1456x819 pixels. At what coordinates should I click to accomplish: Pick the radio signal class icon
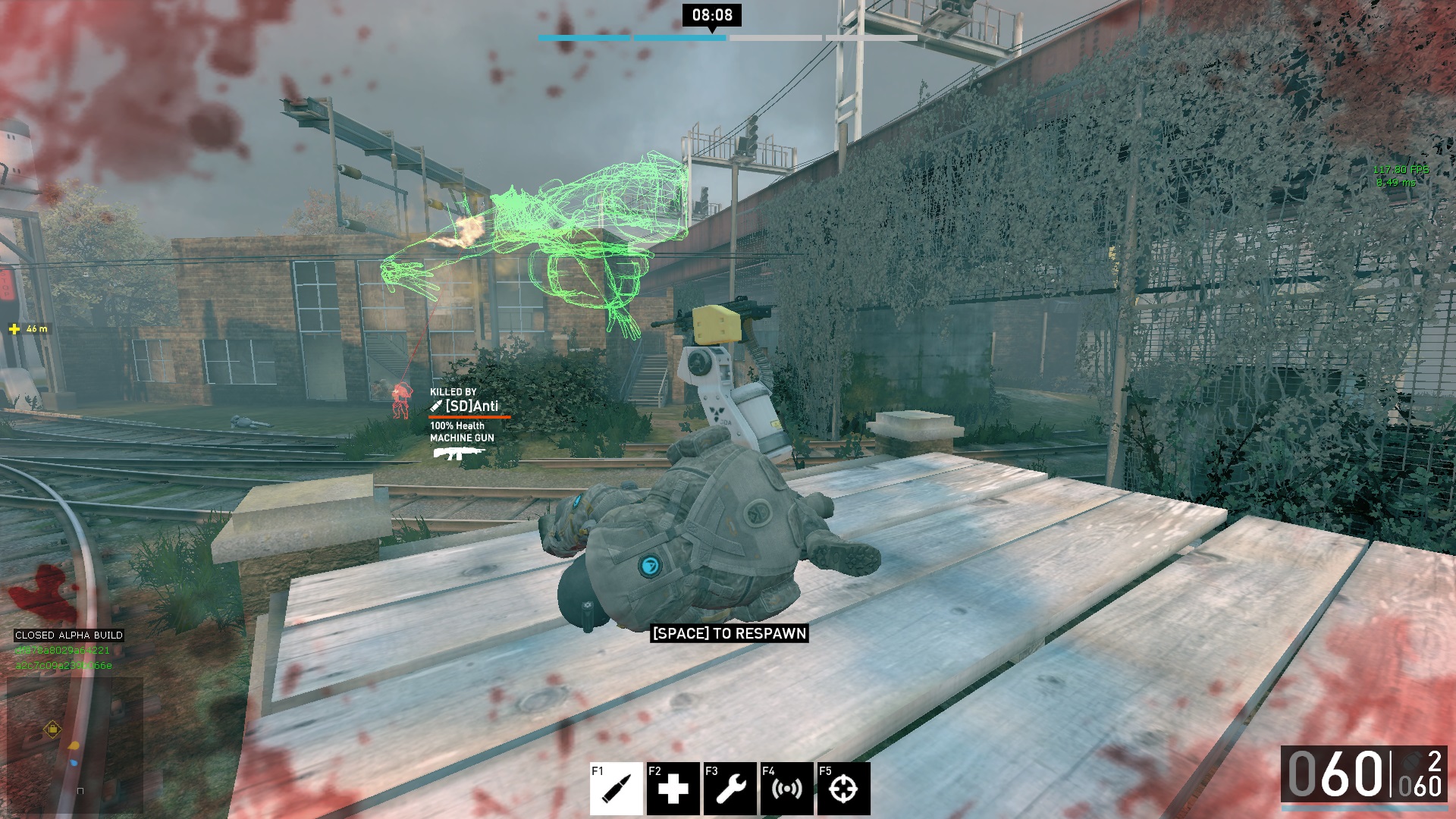[x=787, y=789]
